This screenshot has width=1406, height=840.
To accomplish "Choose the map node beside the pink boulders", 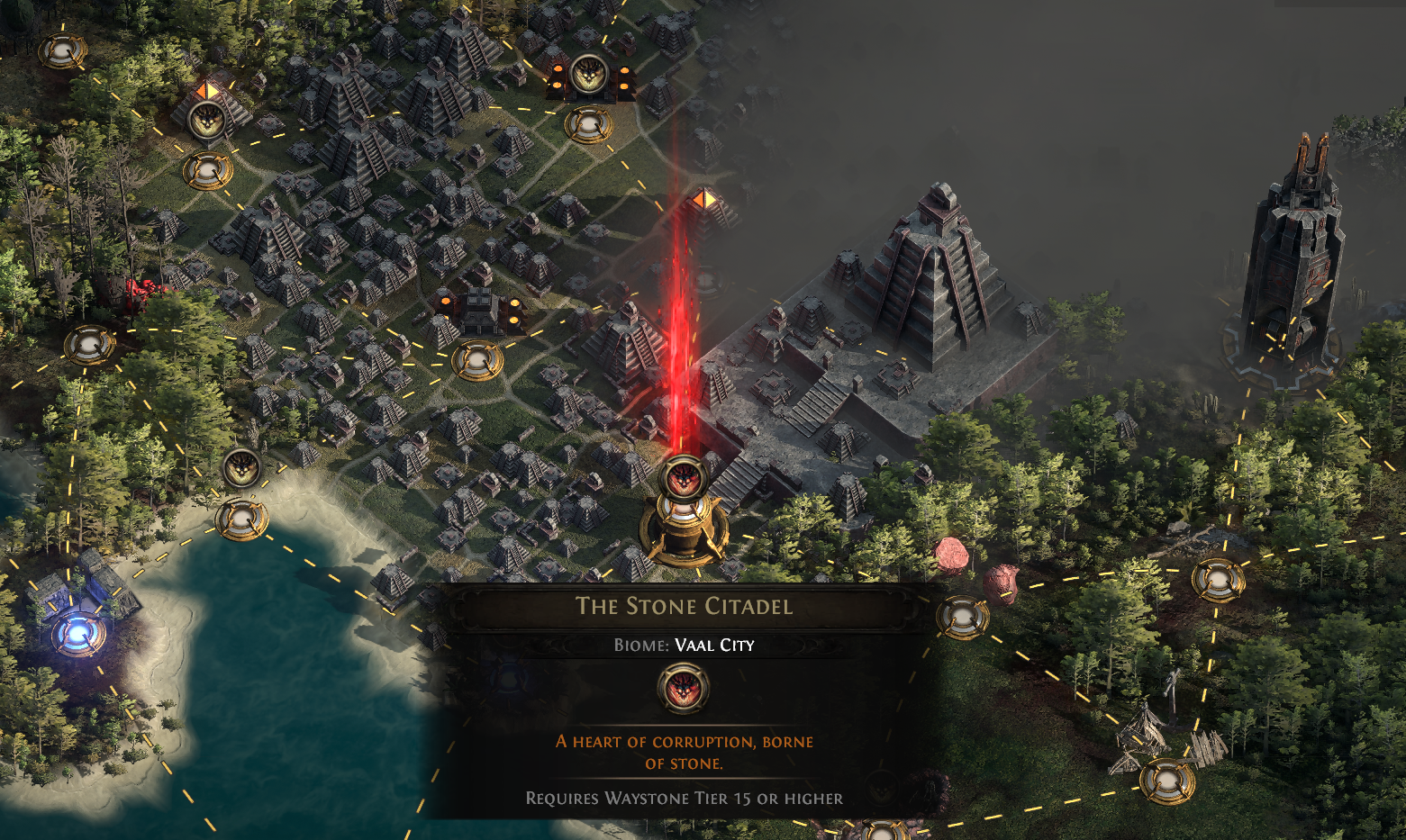I will (962, 618).
